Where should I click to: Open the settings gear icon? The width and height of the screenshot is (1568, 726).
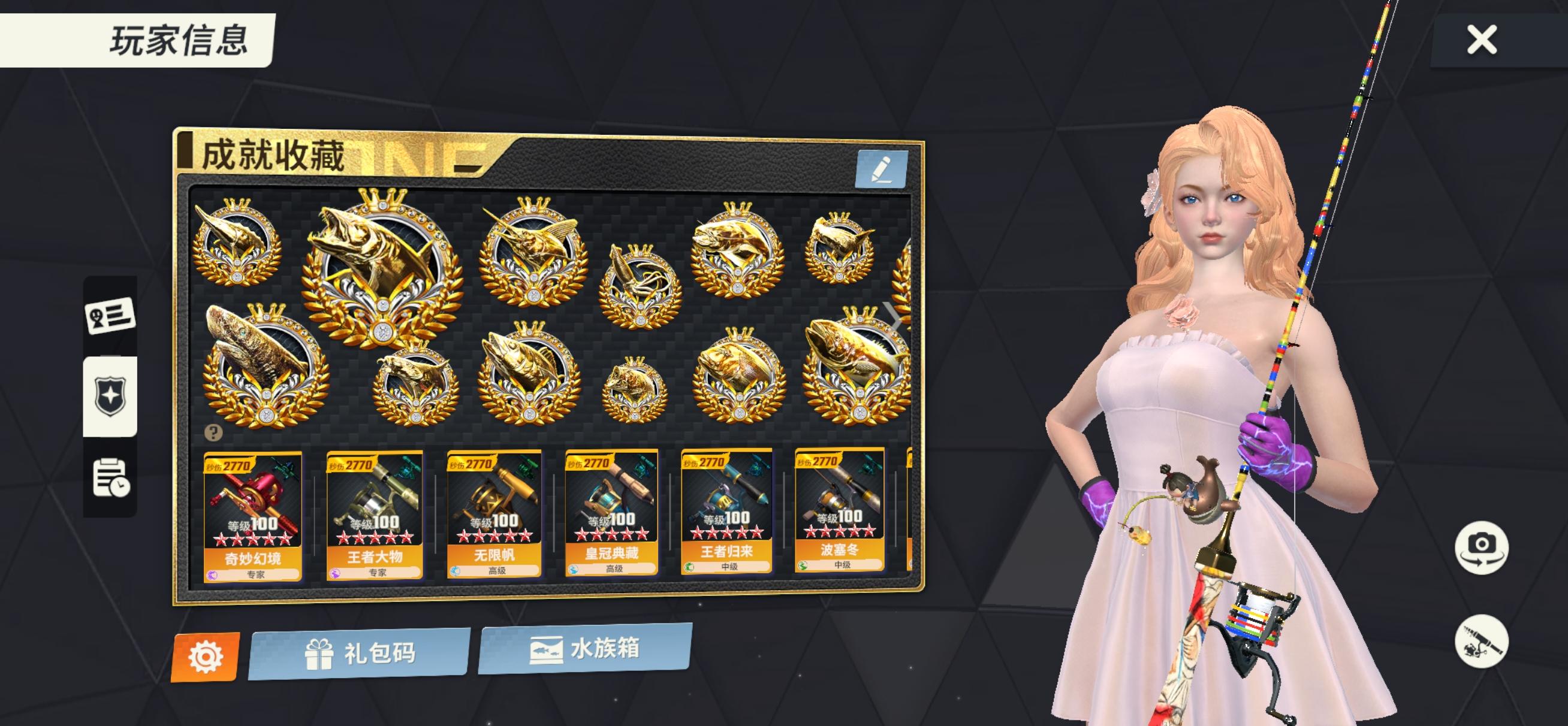(x=207, y=655)
